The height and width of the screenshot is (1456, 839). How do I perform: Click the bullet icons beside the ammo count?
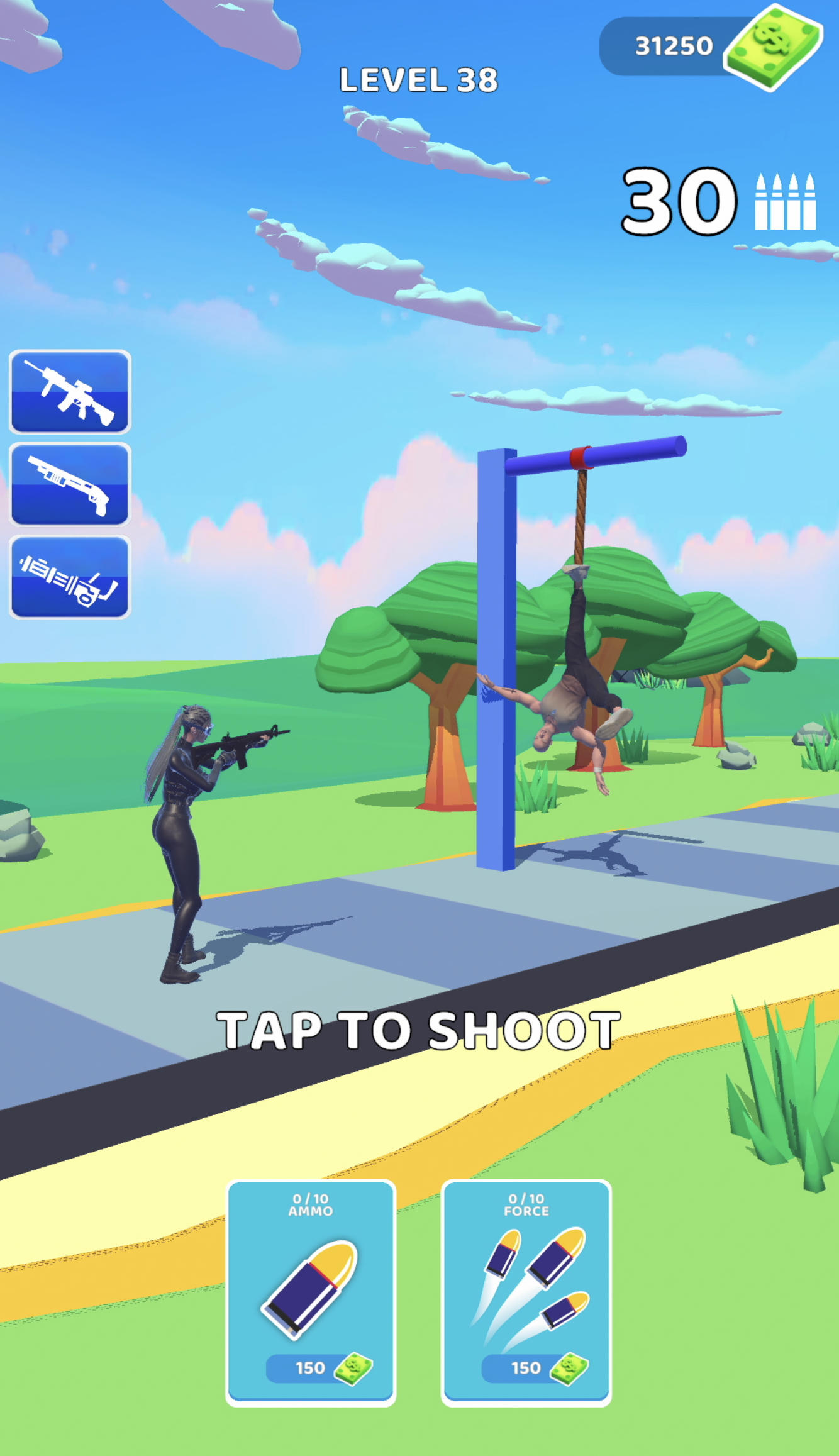point(782,201)
